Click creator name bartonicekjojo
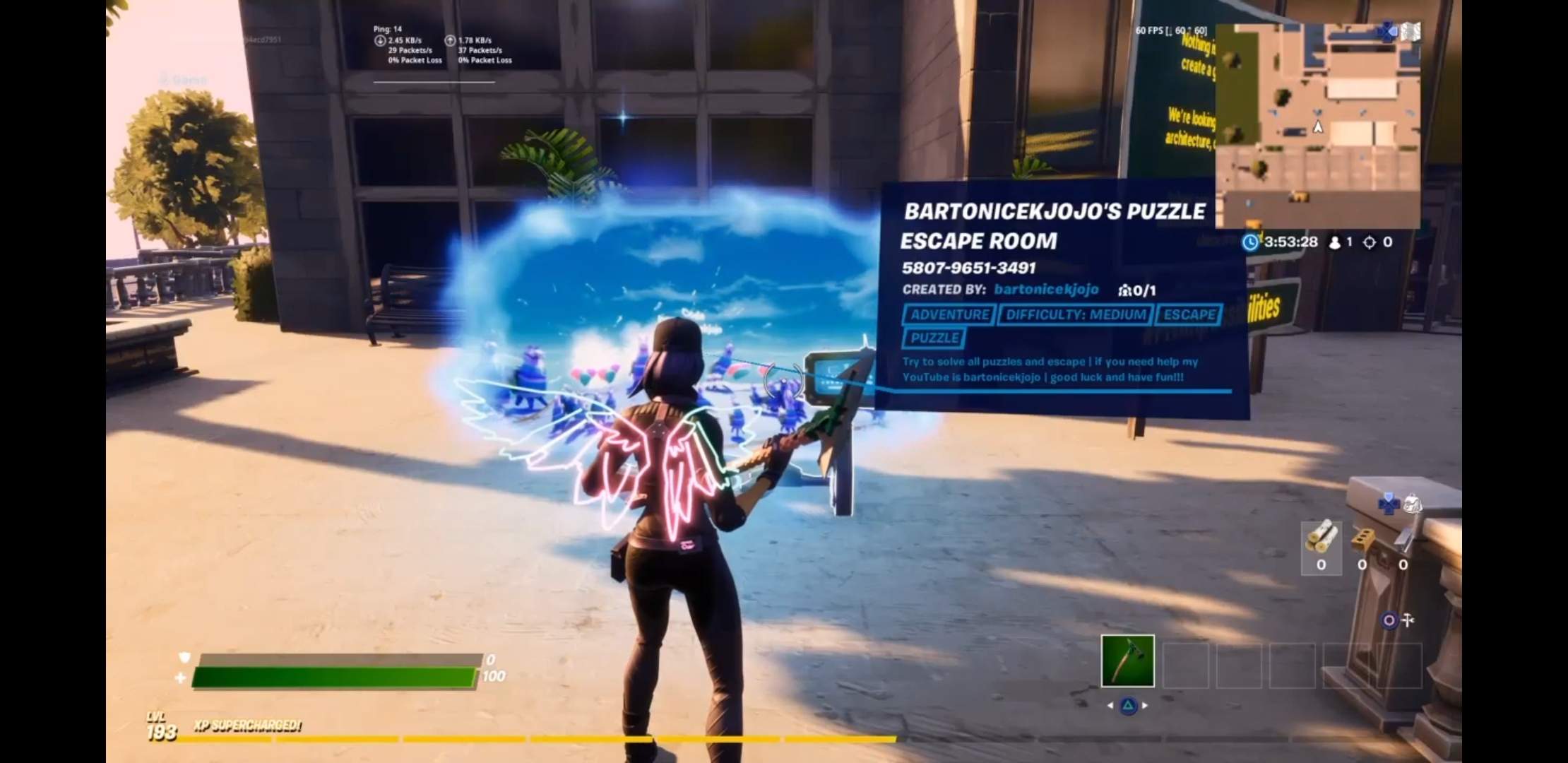The height and width of the screenshot is (763, 1568). (x=1046, y=289)
